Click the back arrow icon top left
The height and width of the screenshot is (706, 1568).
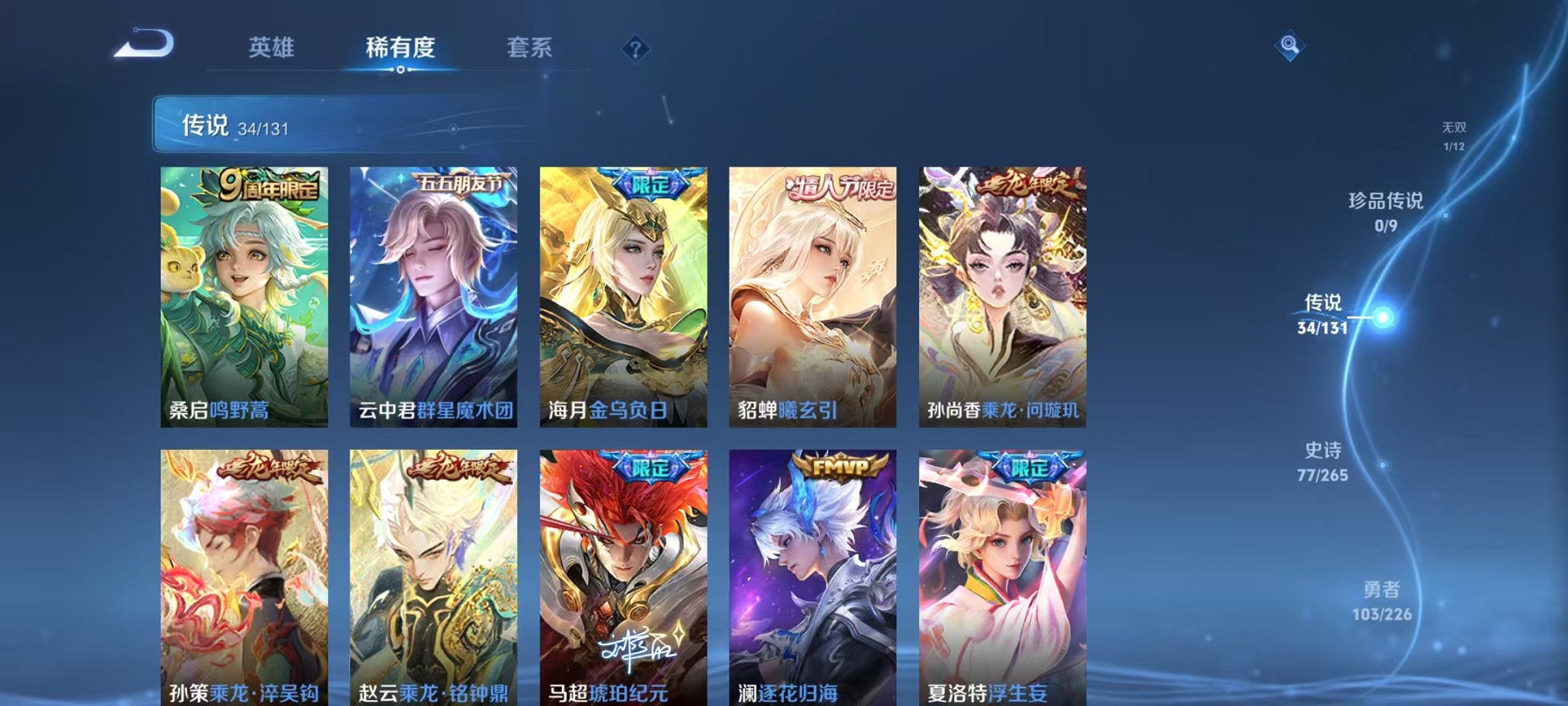coord(142,44)
